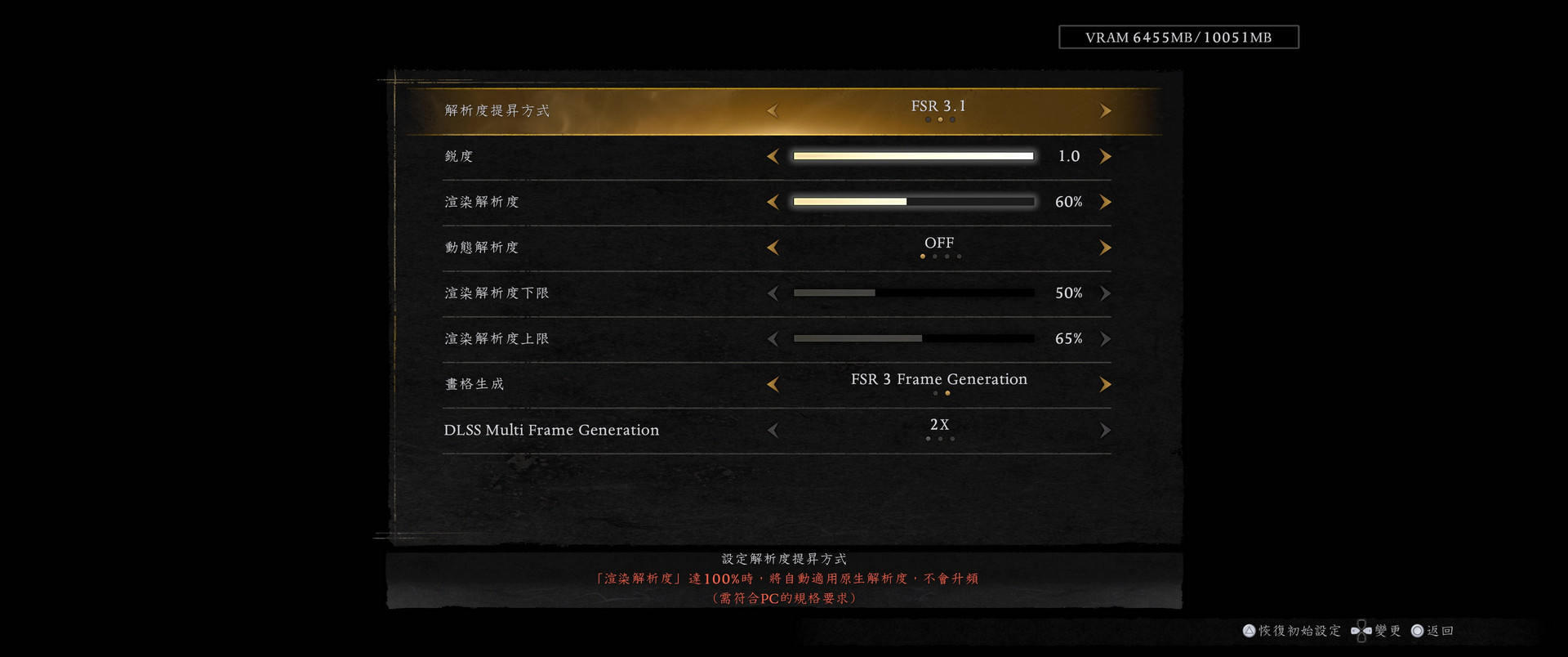Cycle dynamic resolution backward with its left arrow
This screenshot has height=657, width=1568.
(x=773, y=248)
